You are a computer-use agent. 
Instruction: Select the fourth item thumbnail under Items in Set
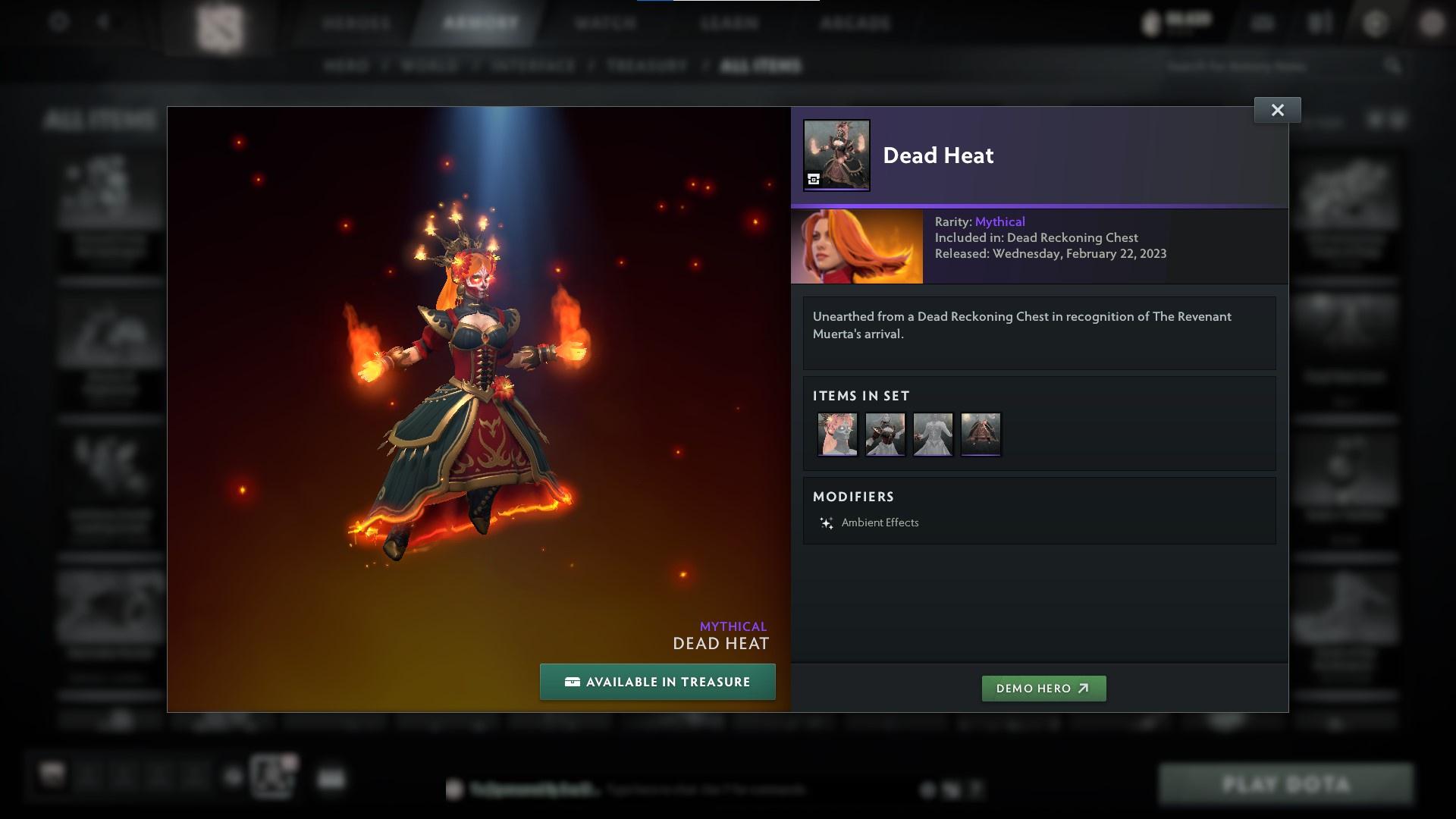click(981, 434)
